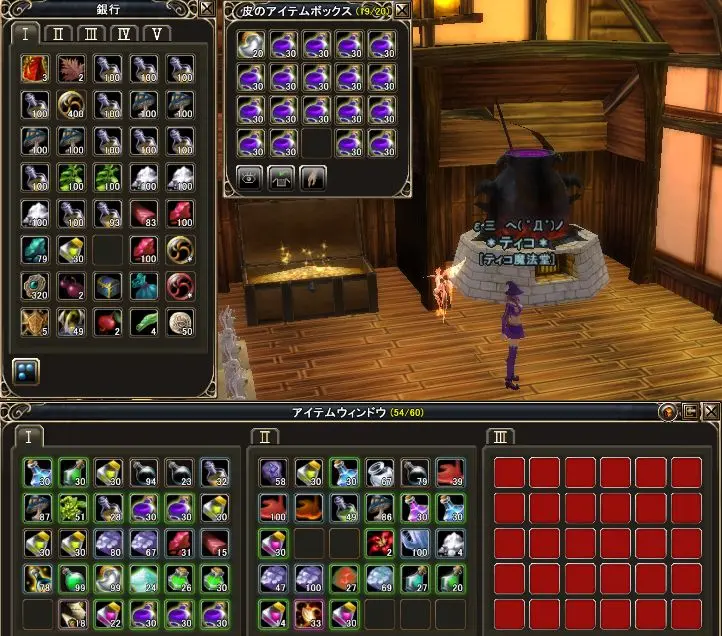Choose the teal gem-ring stack of 320
This screenshot has width=722, height=636.
(x=34, y=286)
